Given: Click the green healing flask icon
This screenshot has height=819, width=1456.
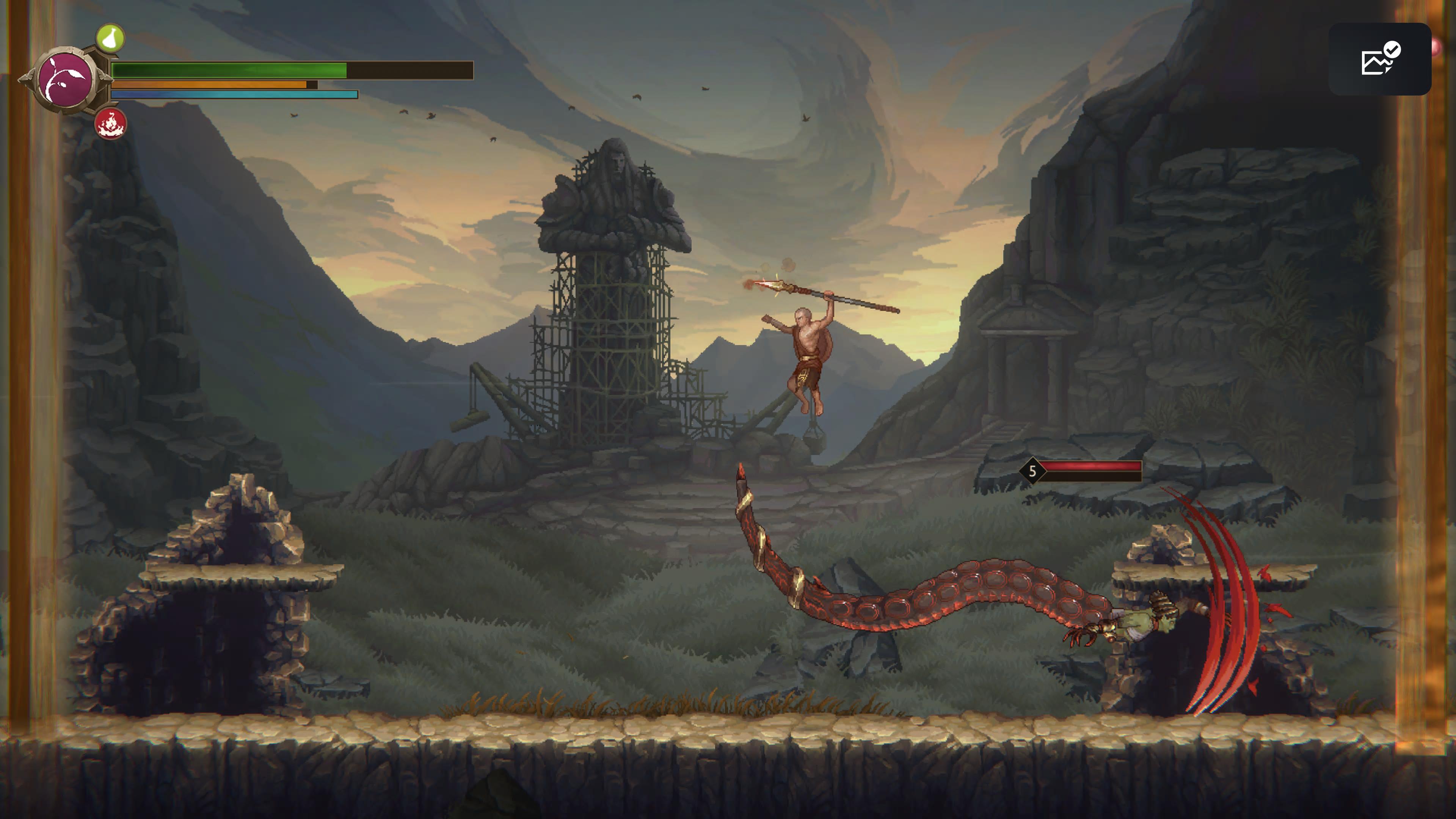Looking at the screenshot, I should pyautogui.click(x=110, y=38).
